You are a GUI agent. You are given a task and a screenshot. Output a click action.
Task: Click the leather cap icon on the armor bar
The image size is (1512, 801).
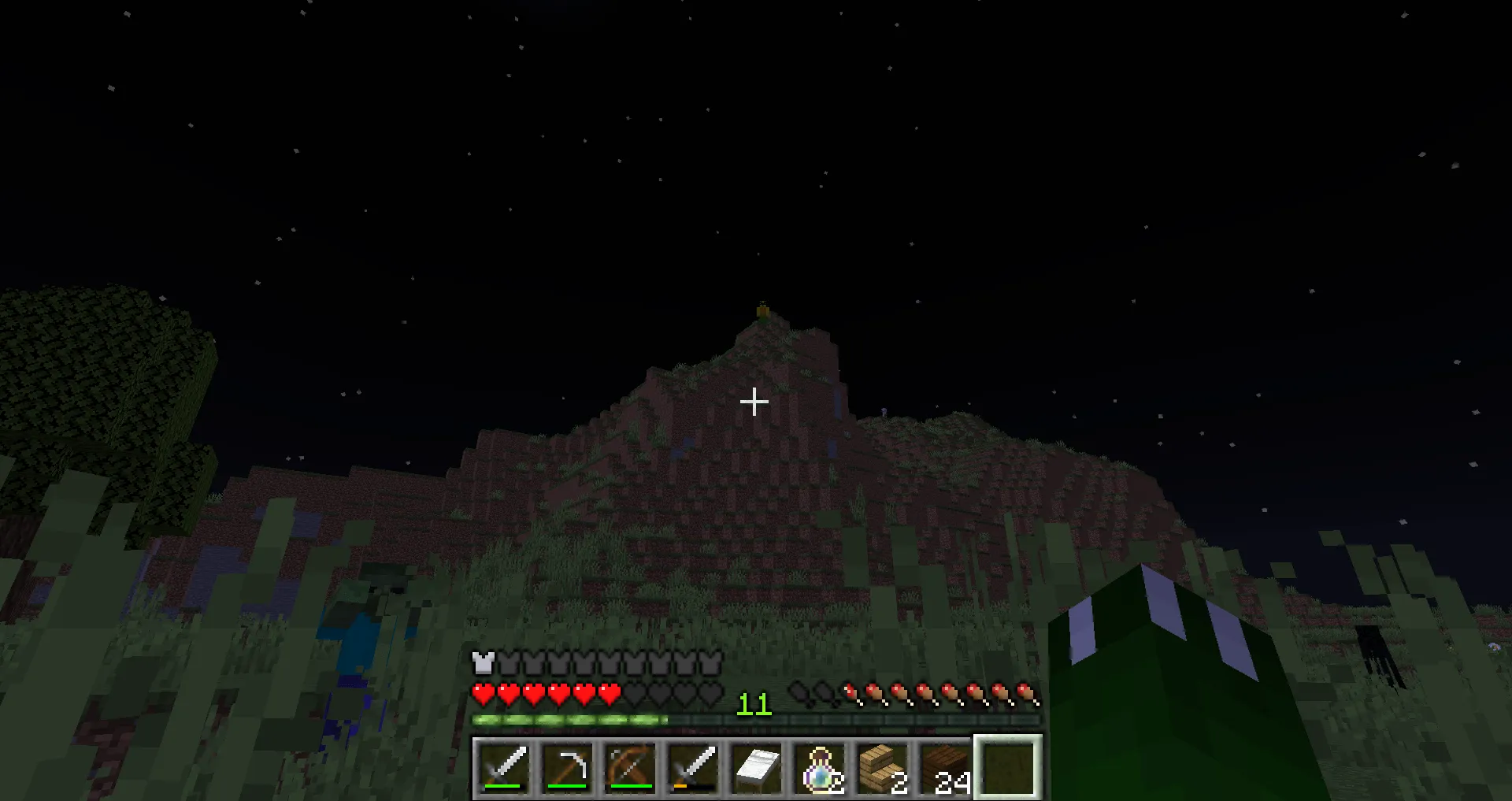click(482, 664)
